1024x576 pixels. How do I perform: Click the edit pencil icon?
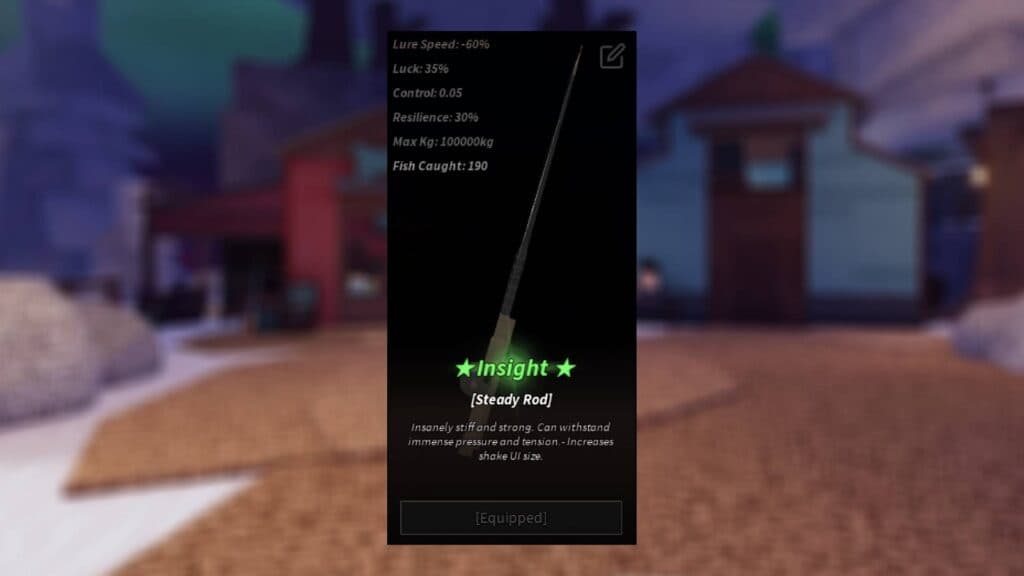[x=612, y=56]
